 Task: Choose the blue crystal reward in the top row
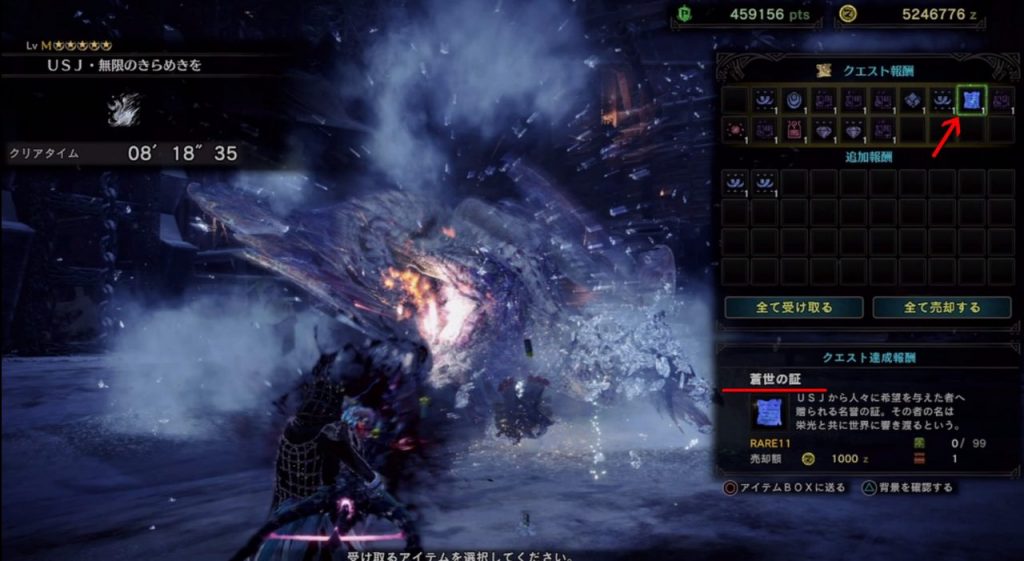click(913, 99)
